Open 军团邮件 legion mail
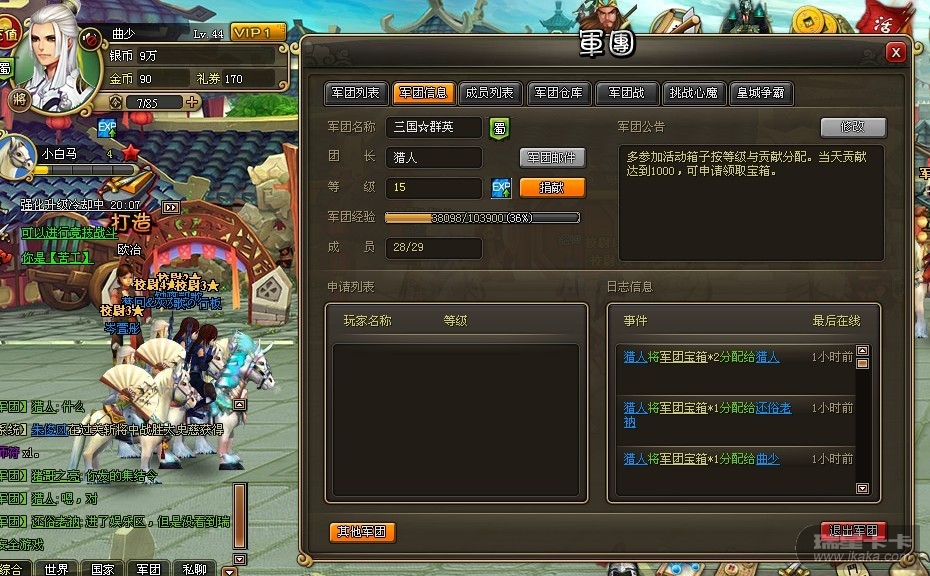 552,158
